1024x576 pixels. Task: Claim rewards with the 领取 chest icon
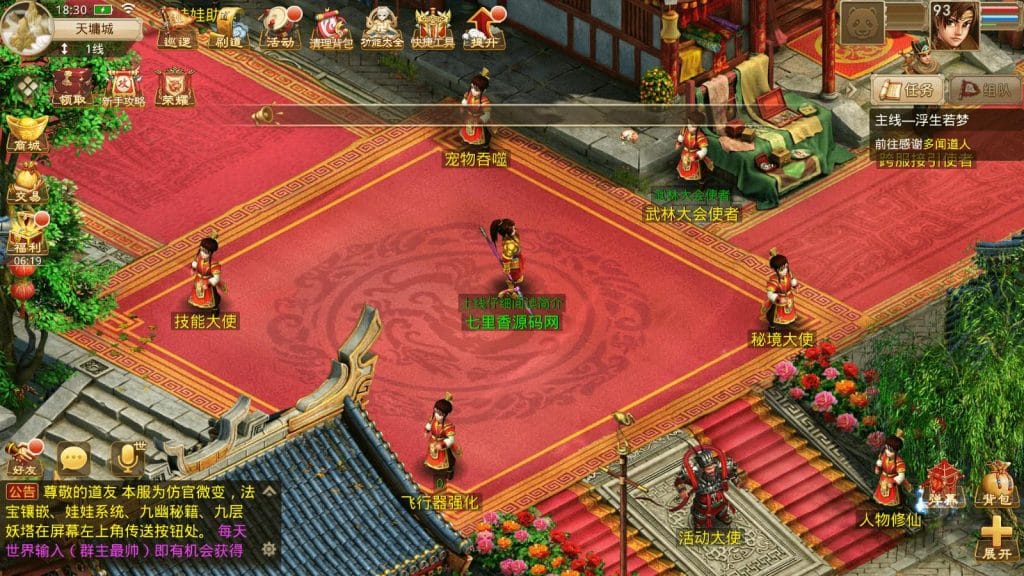point(72,86)
